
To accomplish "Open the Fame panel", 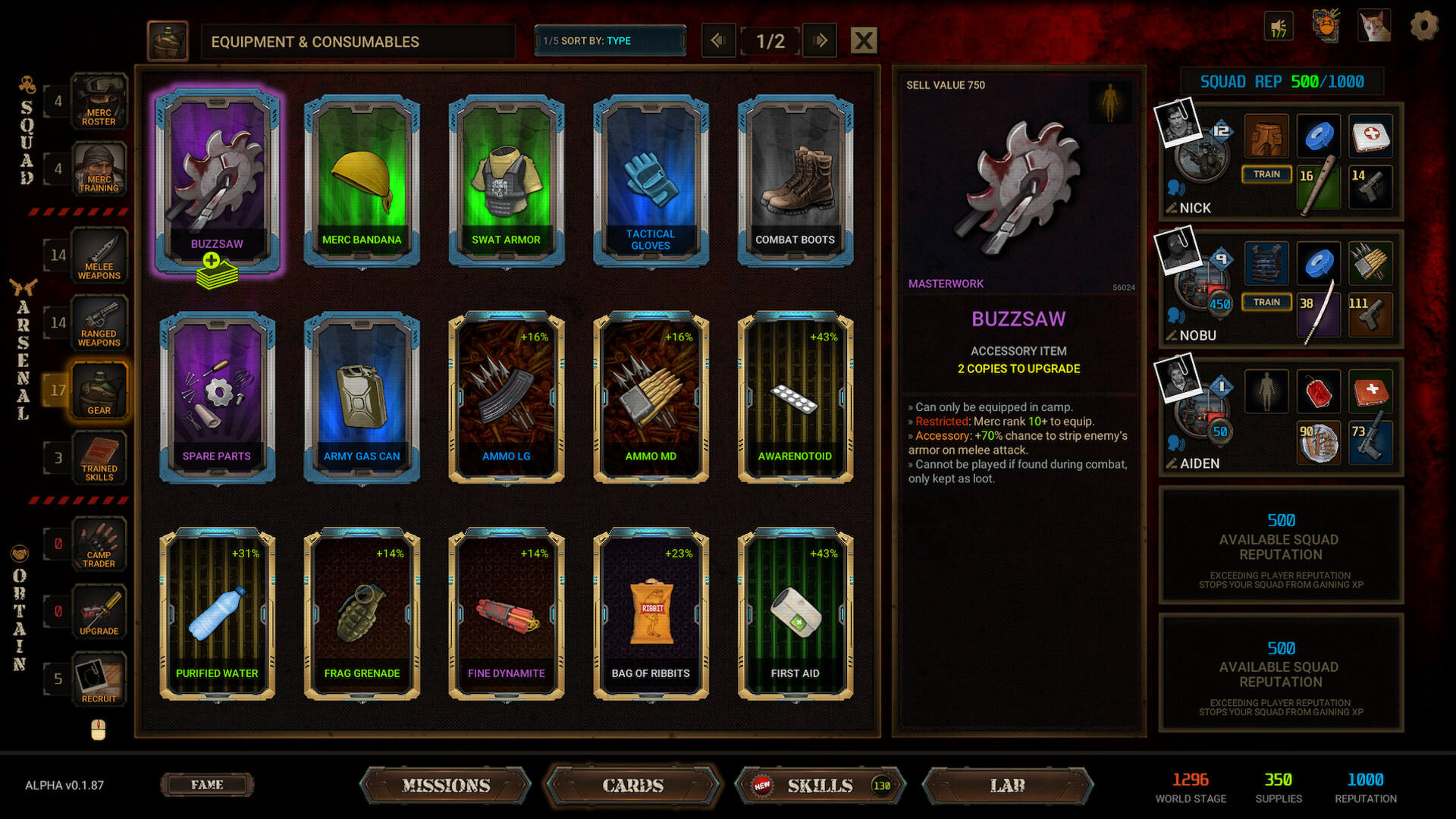I will click(x=207, y=785).
